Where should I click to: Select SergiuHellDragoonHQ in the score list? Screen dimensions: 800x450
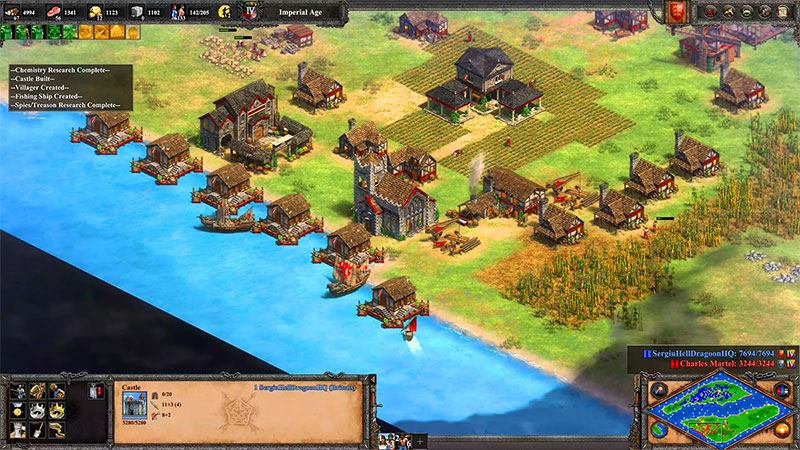(700, 353)
